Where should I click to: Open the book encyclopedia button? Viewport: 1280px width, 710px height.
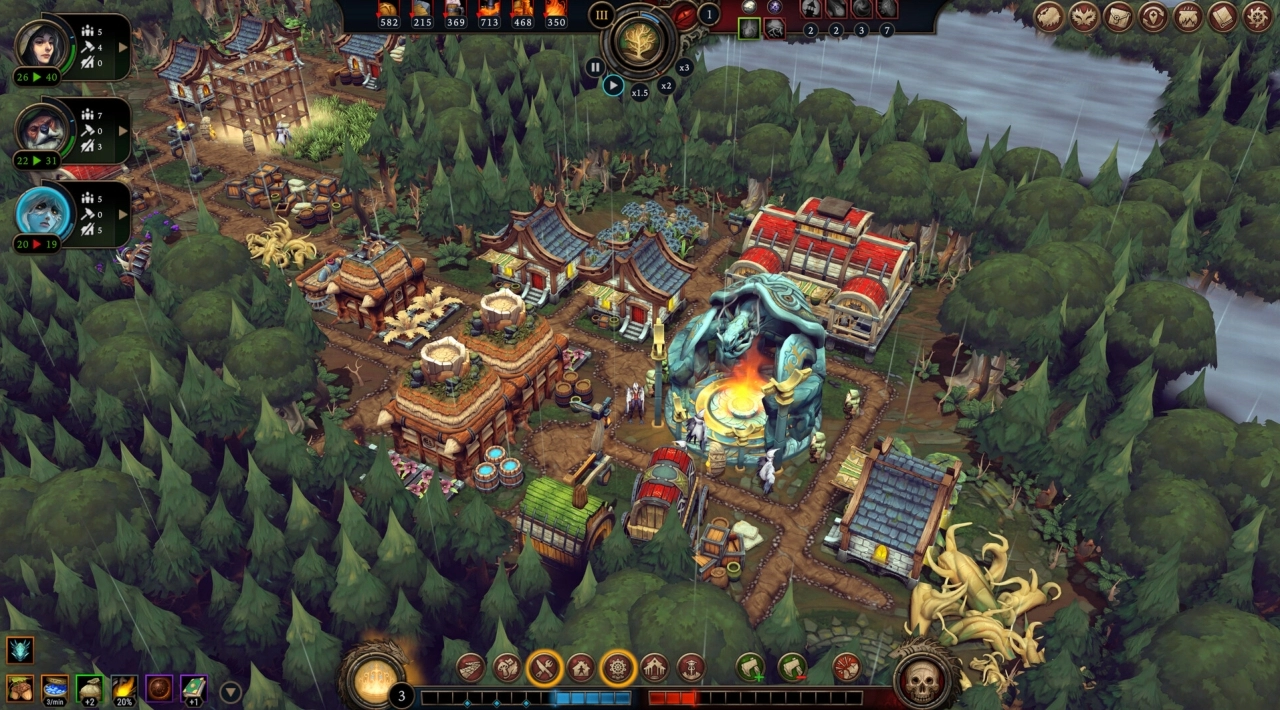click(1222, 16)
